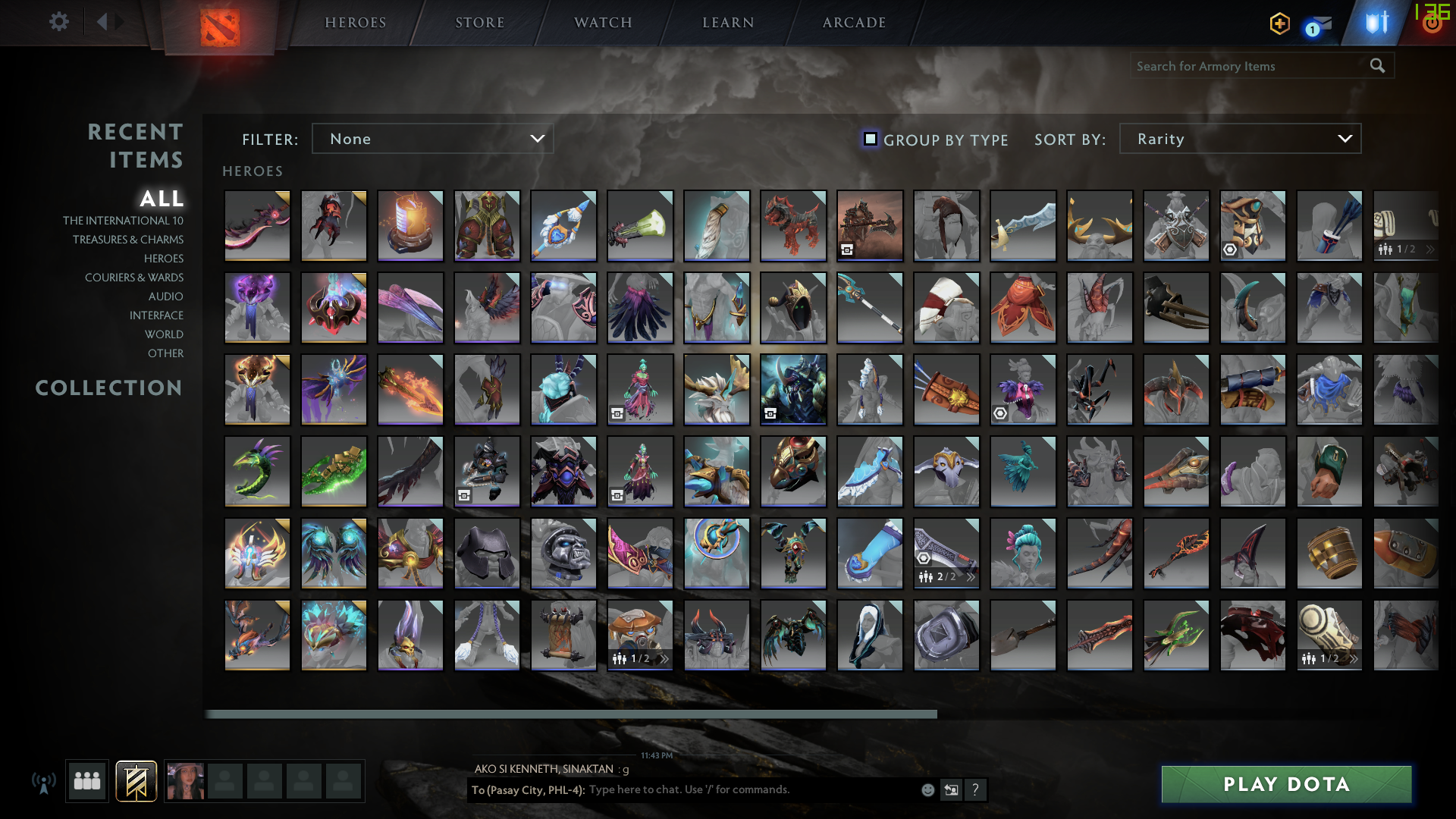Click the PLAY DOTA button
1456x819 pixels.
click(1285, 784)
